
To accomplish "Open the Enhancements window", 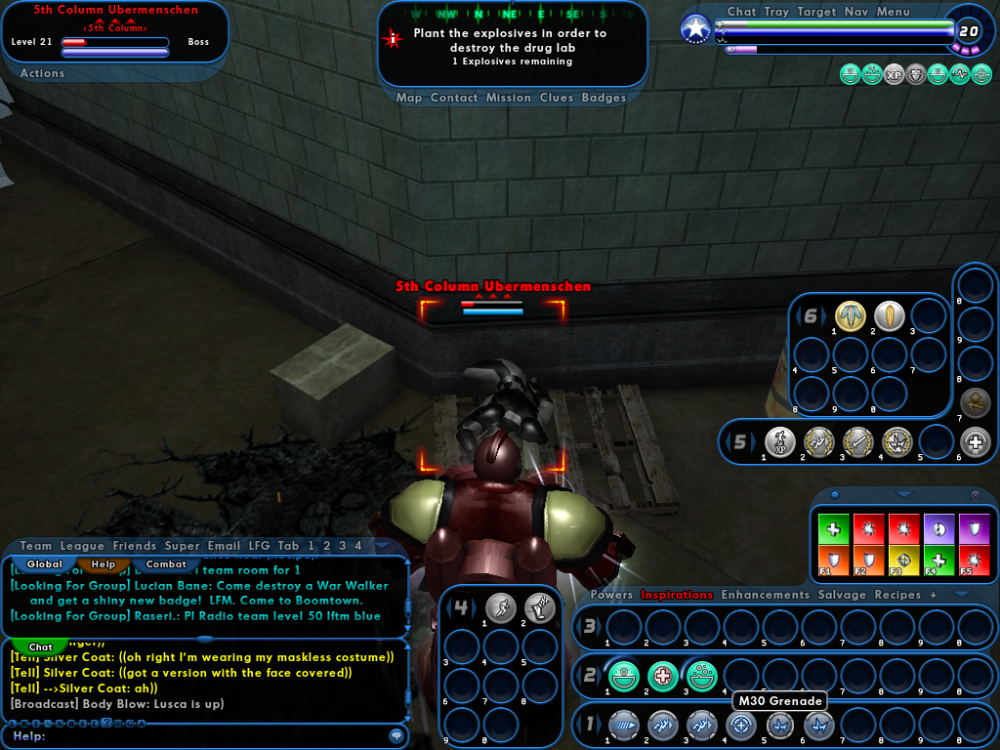I will click(765, 595).
